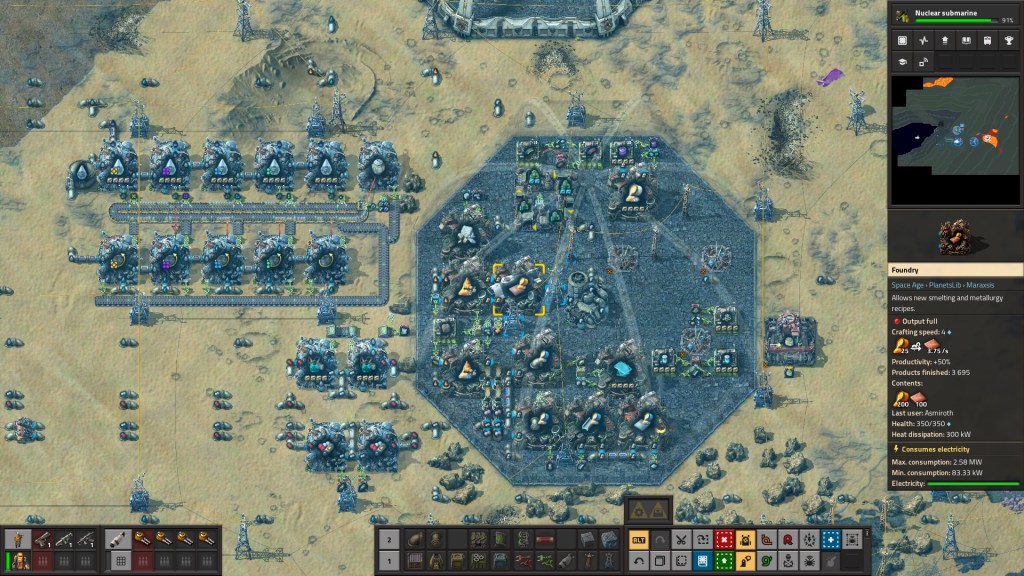Choose the red deconstruction planner

725,540
